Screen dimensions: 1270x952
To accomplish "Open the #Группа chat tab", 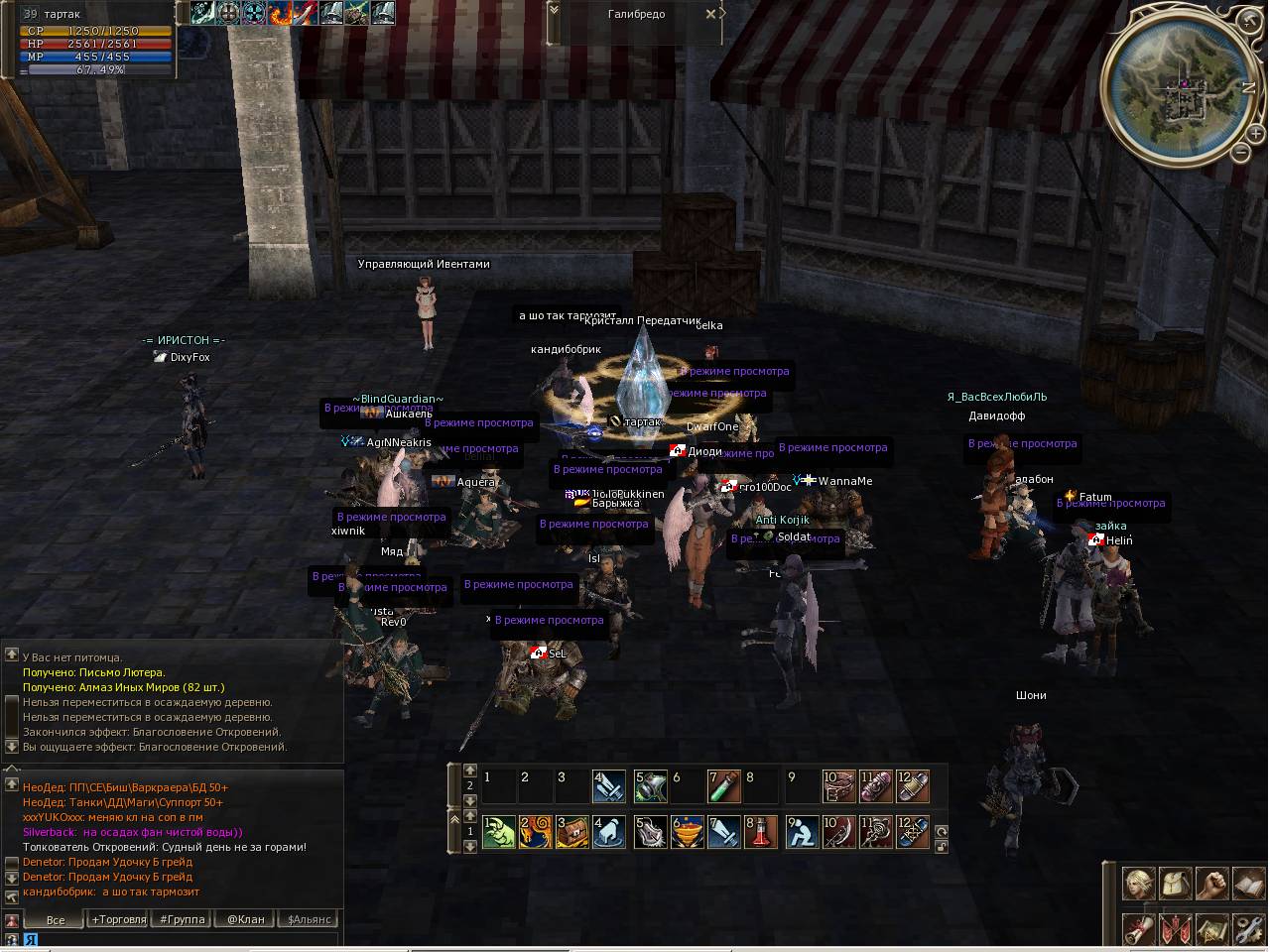I will (x=183, y=919).
